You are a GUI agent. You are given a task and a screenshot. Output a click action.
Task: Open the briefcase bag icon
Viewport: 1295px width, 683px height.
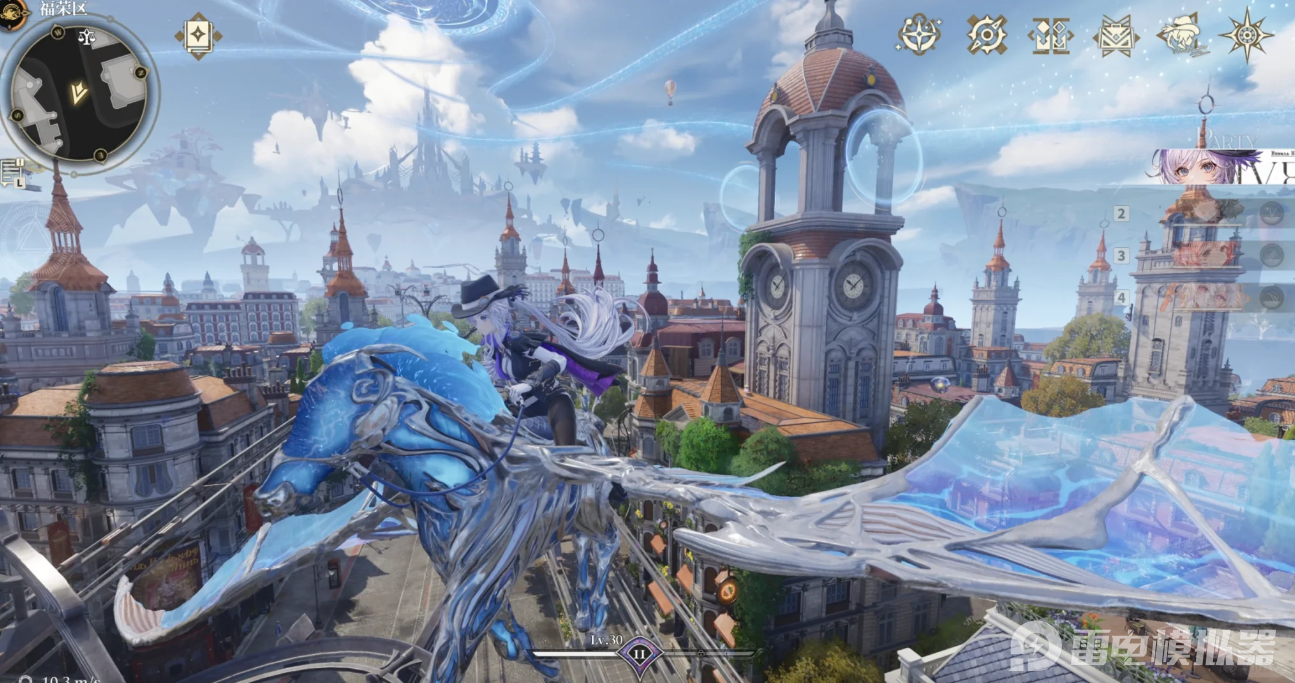[x=1116, y=36]
